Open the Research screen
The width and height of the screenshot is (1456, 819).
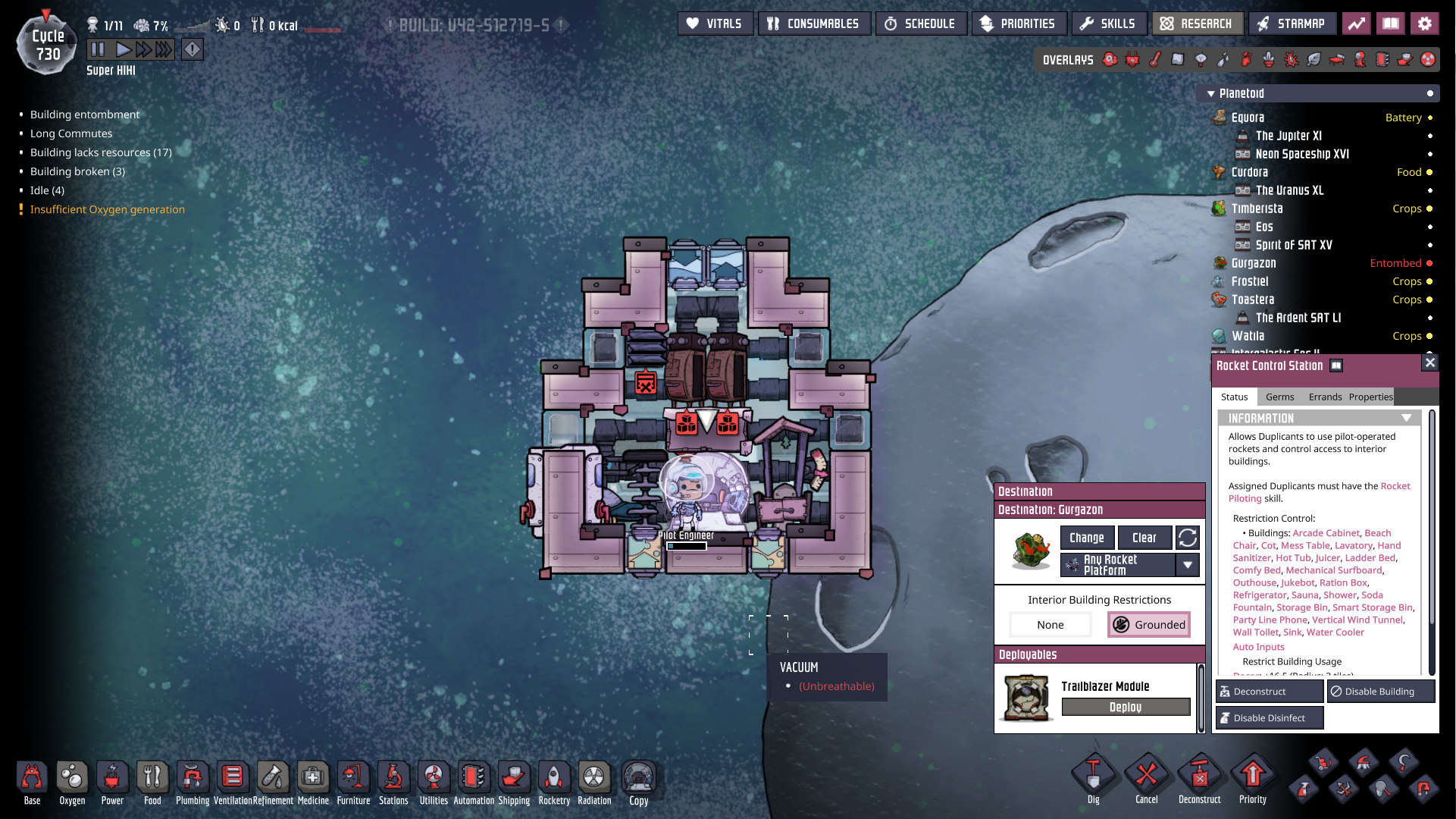click(x=1197, y=24)
